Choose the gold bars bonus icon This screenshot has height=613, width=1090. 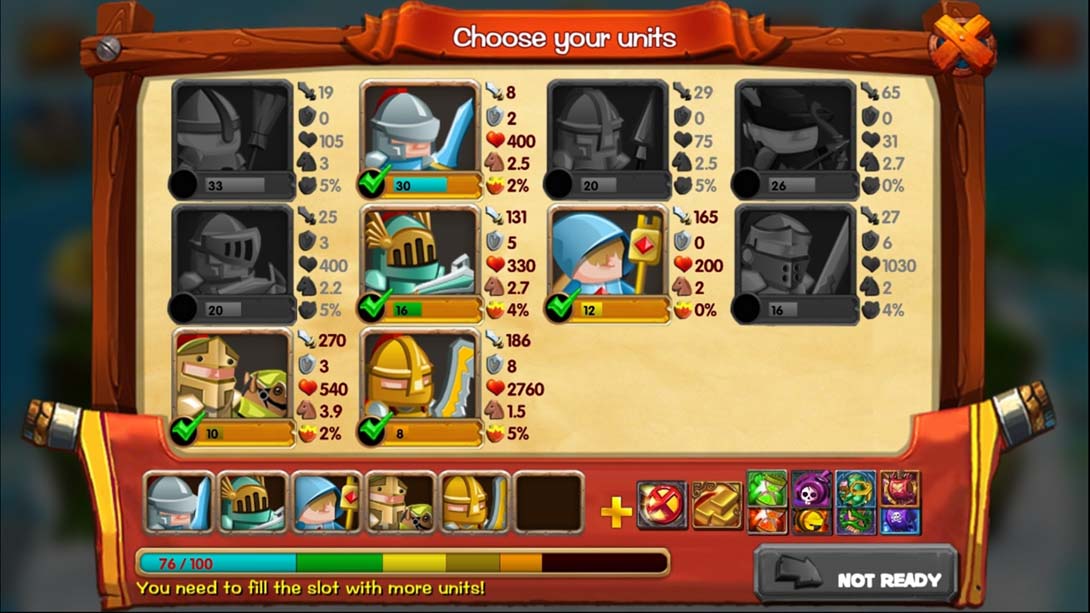coord(716,505)
